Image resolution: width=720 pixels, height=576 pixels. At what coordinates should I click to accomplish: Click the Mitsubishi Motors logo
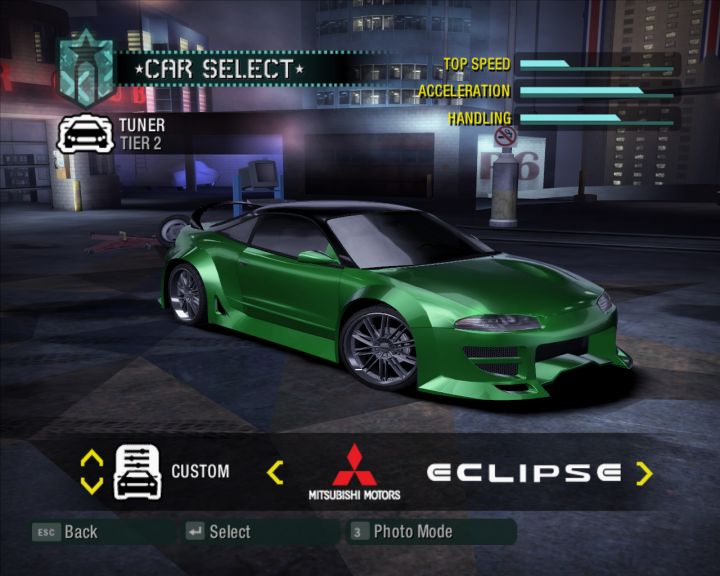tap(353, 472)
